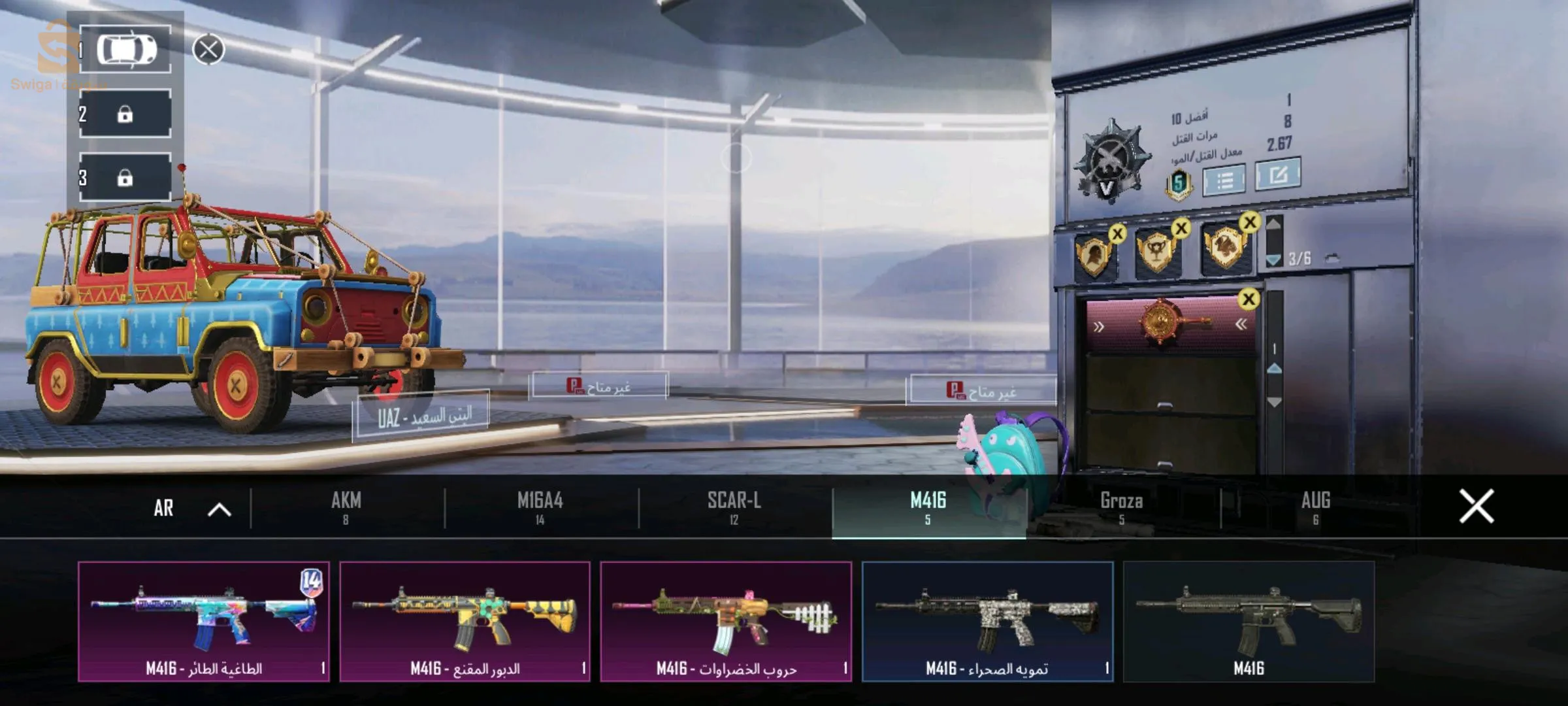Show the Groza skins tab
Screen dimensions: 1568x706
(x=1122, y=507)
